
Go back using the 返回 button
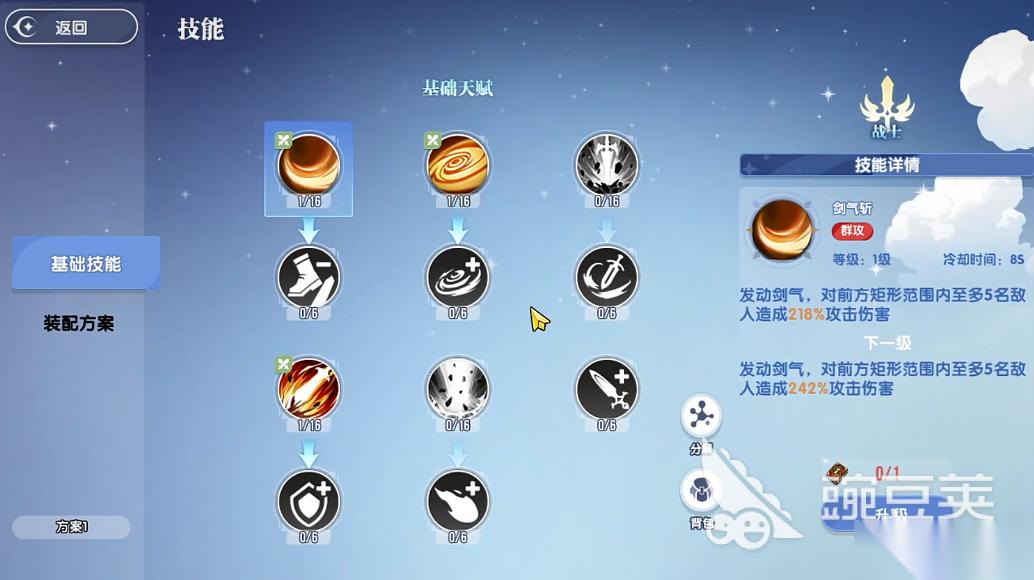point(70,27)
